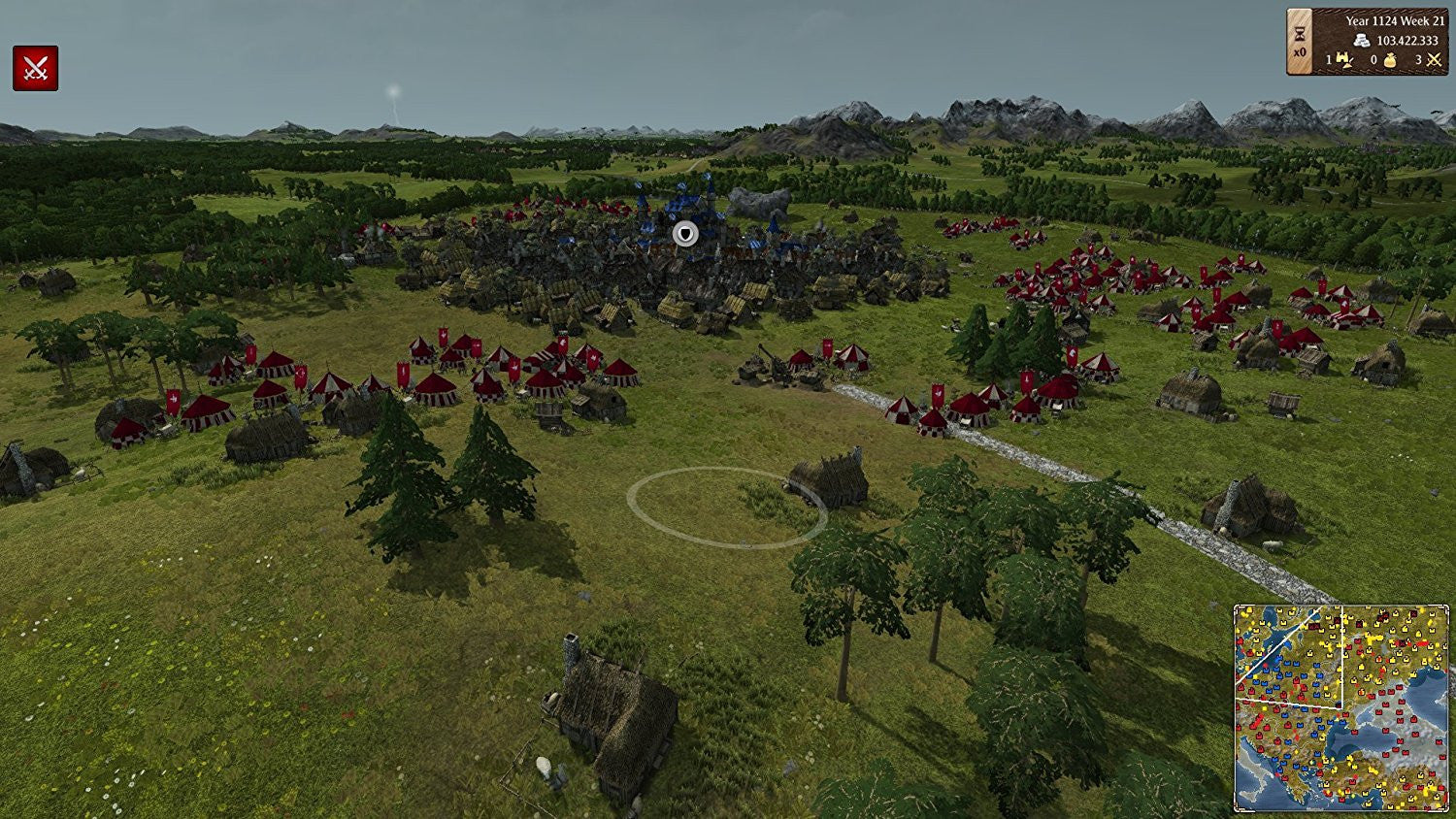Screen dimensions: 1456x819
Task: Click the x0 speed label to resume time
Action: (1299, 52)
